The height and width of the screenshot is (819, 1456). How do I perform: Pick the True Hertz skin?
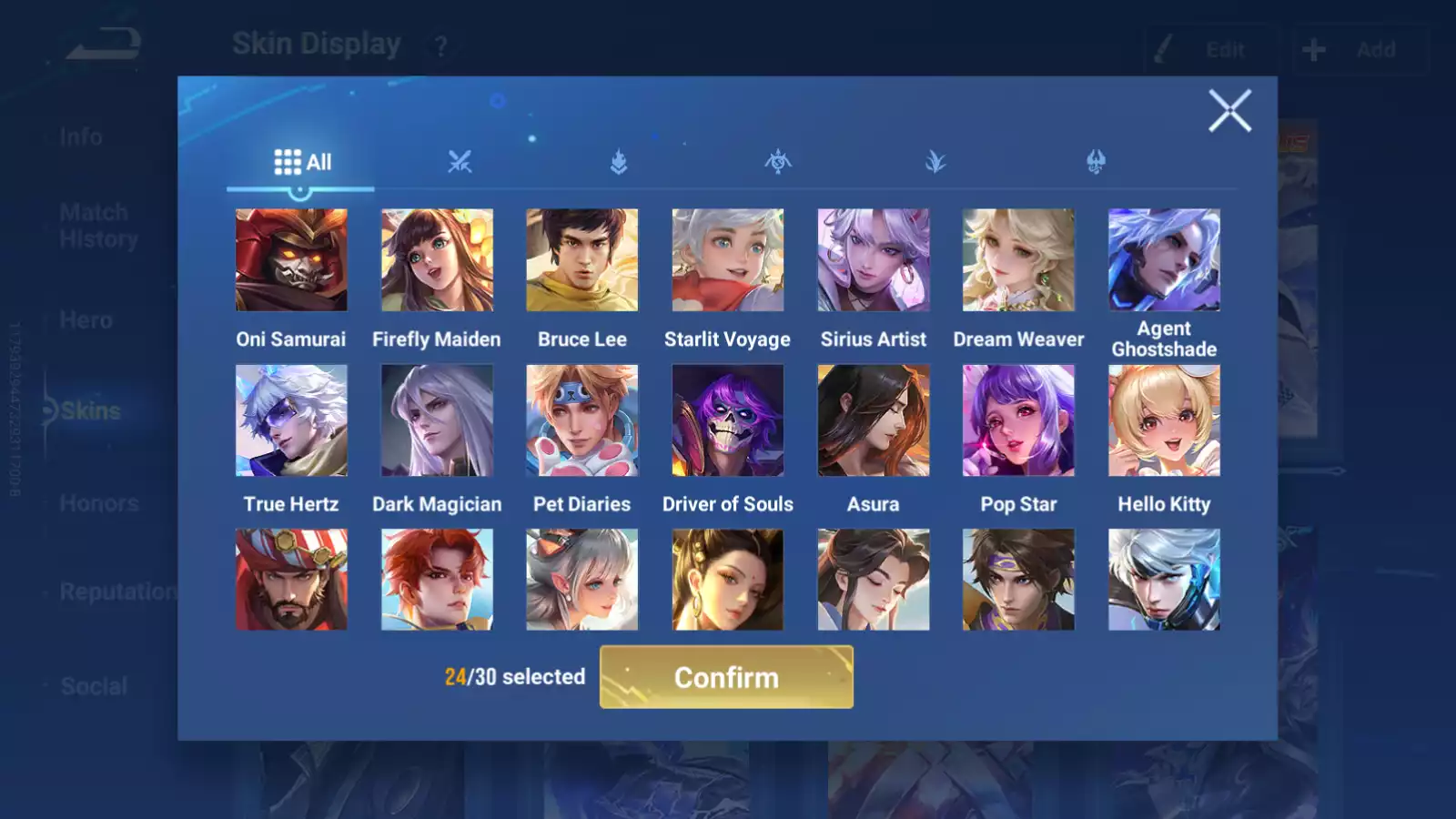coord(291,420)
